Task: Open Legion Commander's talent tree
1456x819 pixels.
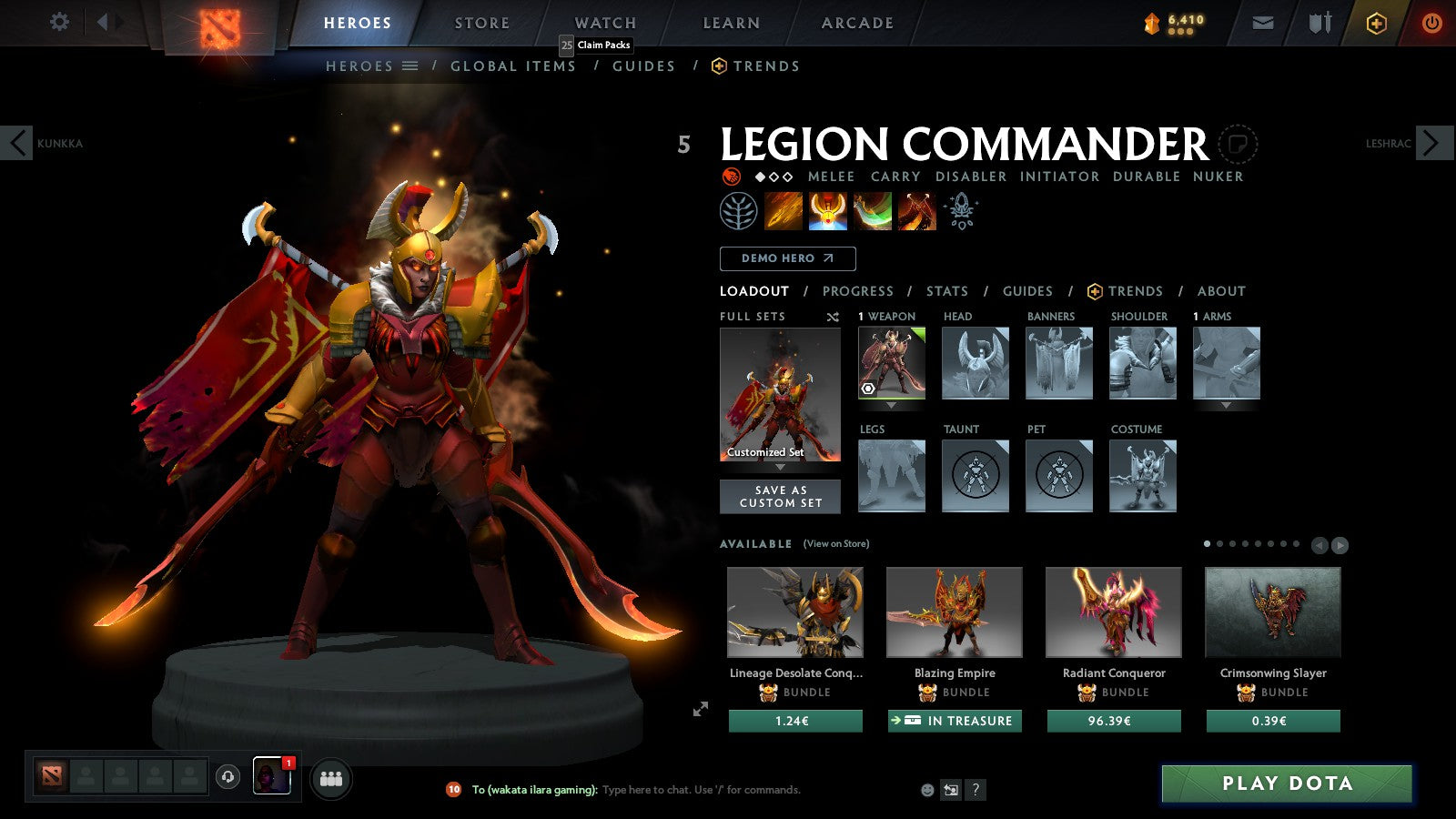Action: (739, 211)
